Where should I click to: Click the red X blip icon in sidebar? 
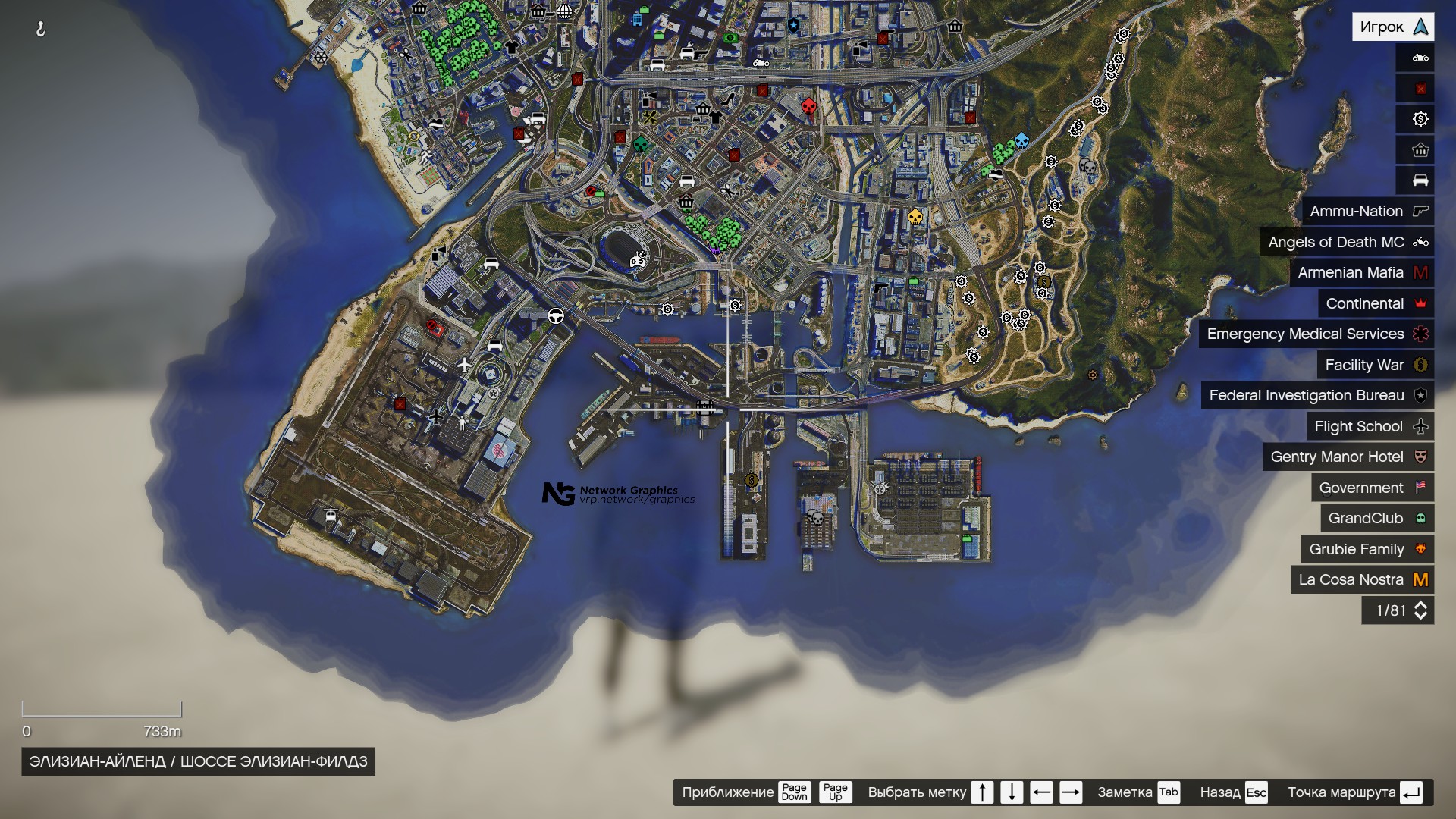click(1420, 88)
